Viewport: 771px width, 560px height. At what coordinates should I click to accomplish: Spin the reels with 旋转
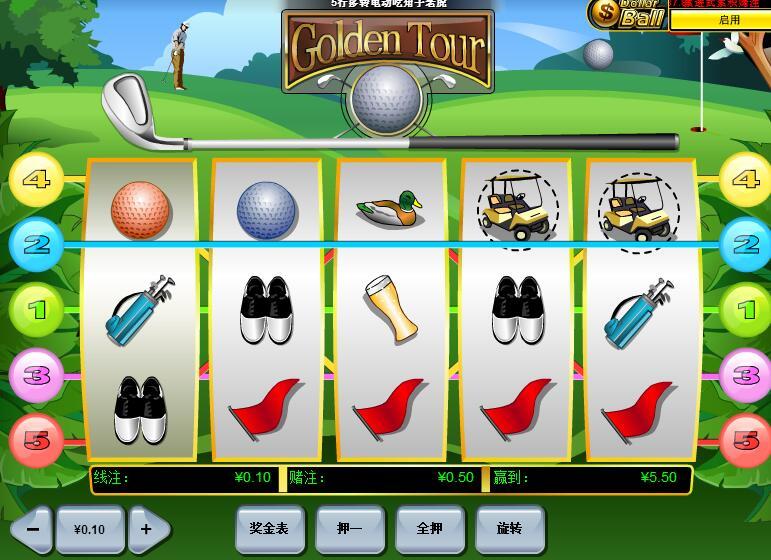point(510,527)
